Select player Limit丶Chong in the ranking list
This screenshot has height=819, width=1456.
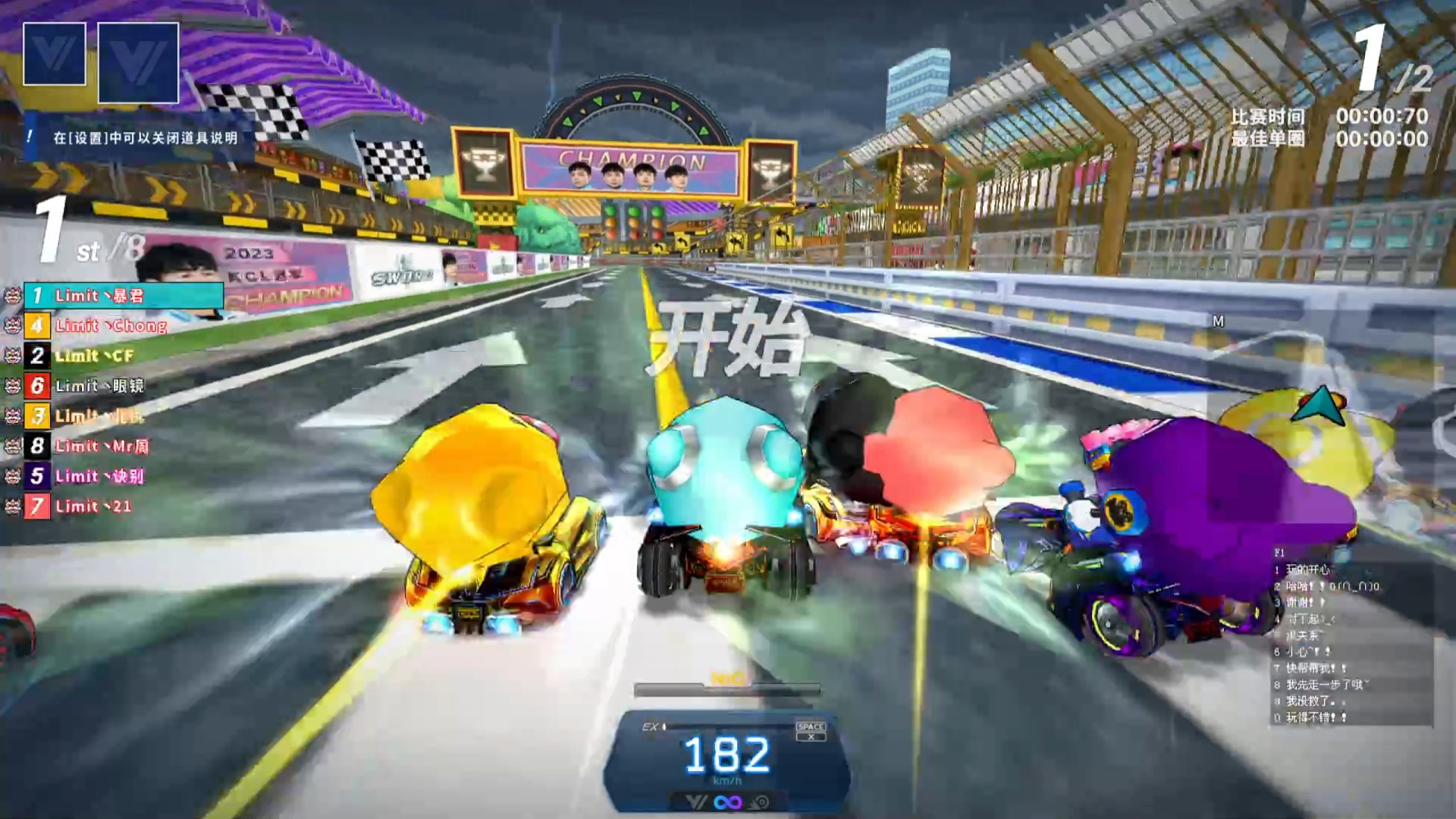110,326
